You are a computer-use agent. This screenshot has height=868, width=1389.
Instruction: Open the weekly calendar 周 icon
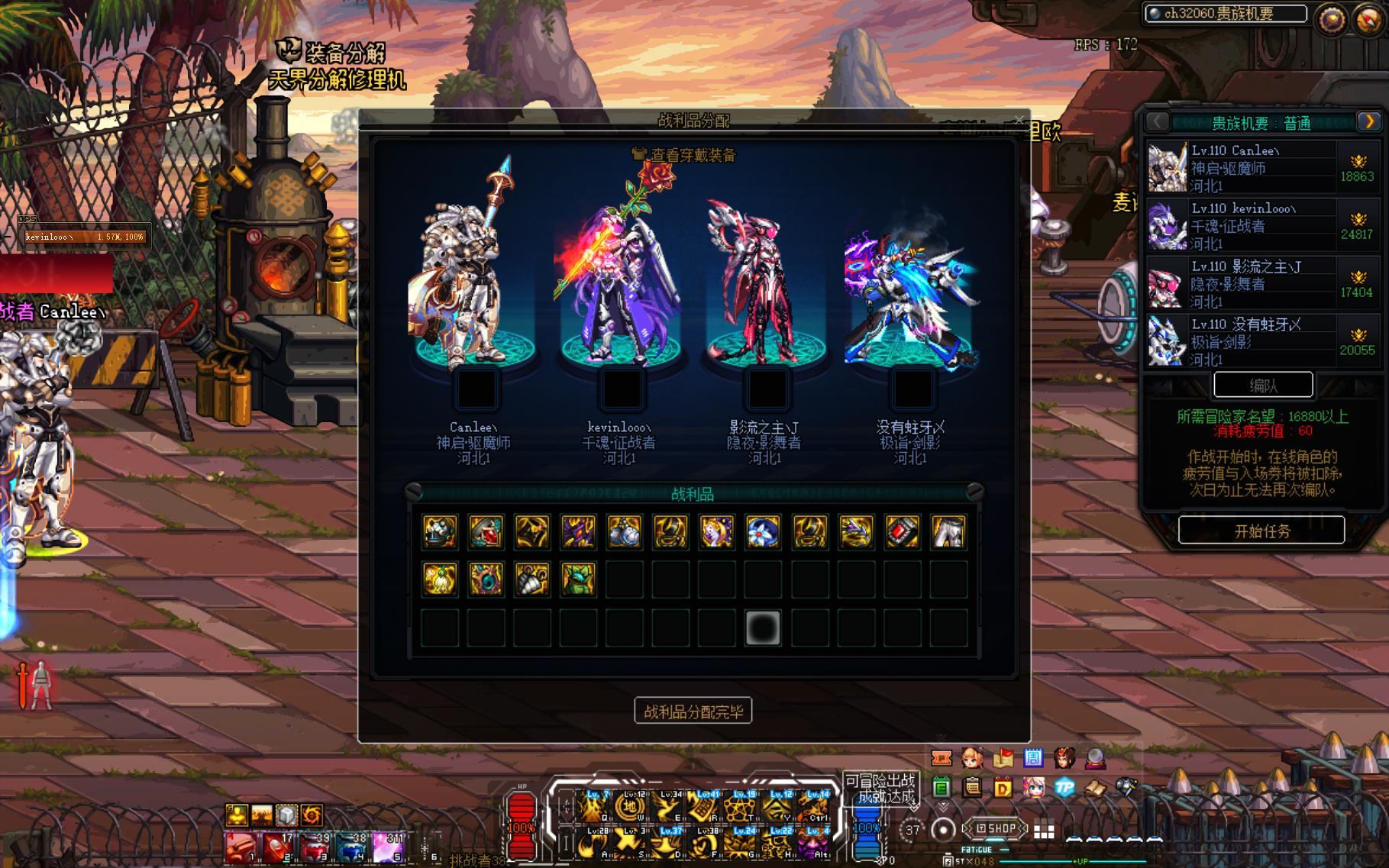(x=1033, y=757)
